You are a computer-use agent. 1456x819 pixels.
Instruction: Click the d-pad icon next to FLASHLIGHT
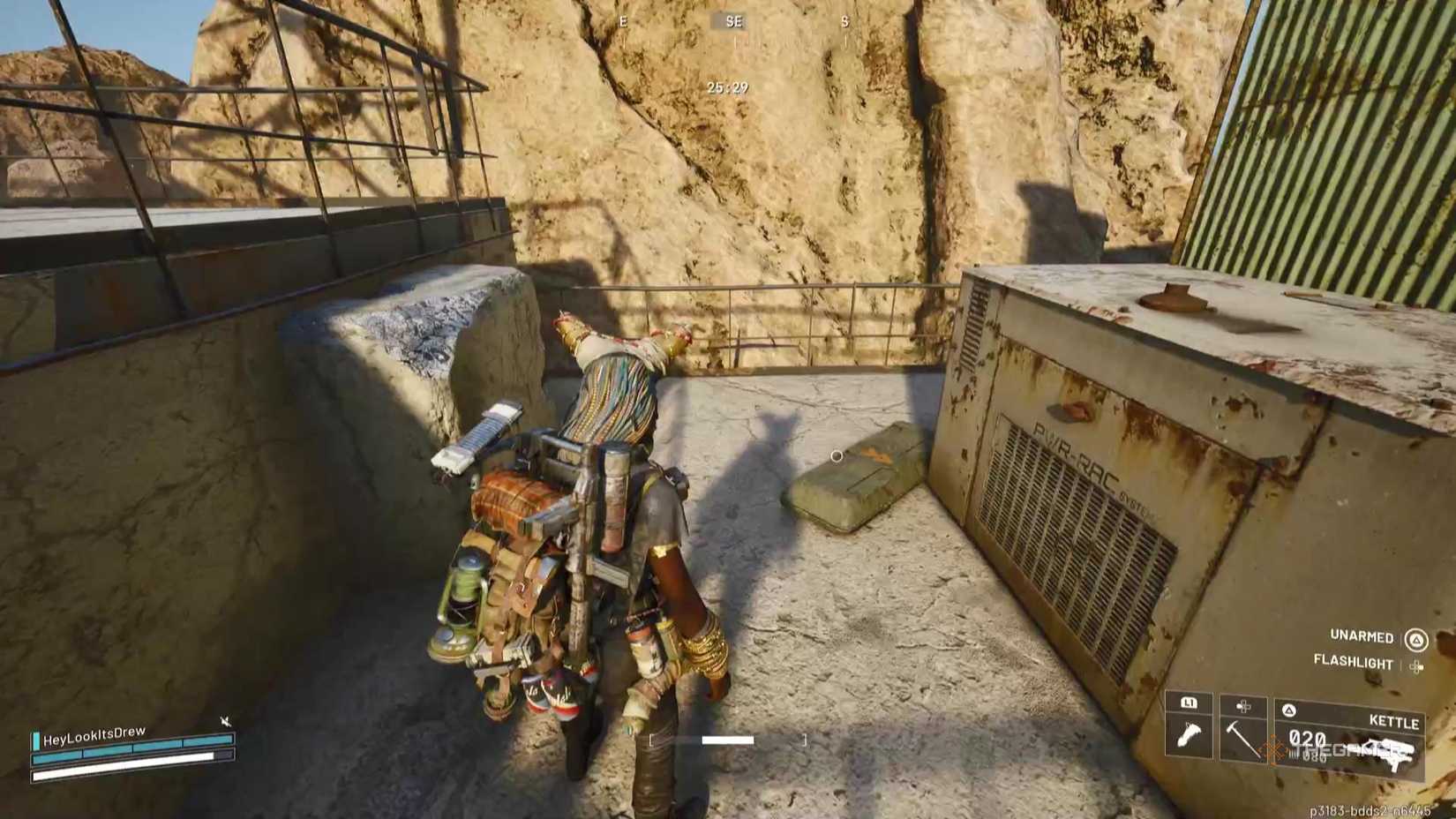click(1417, 665)
